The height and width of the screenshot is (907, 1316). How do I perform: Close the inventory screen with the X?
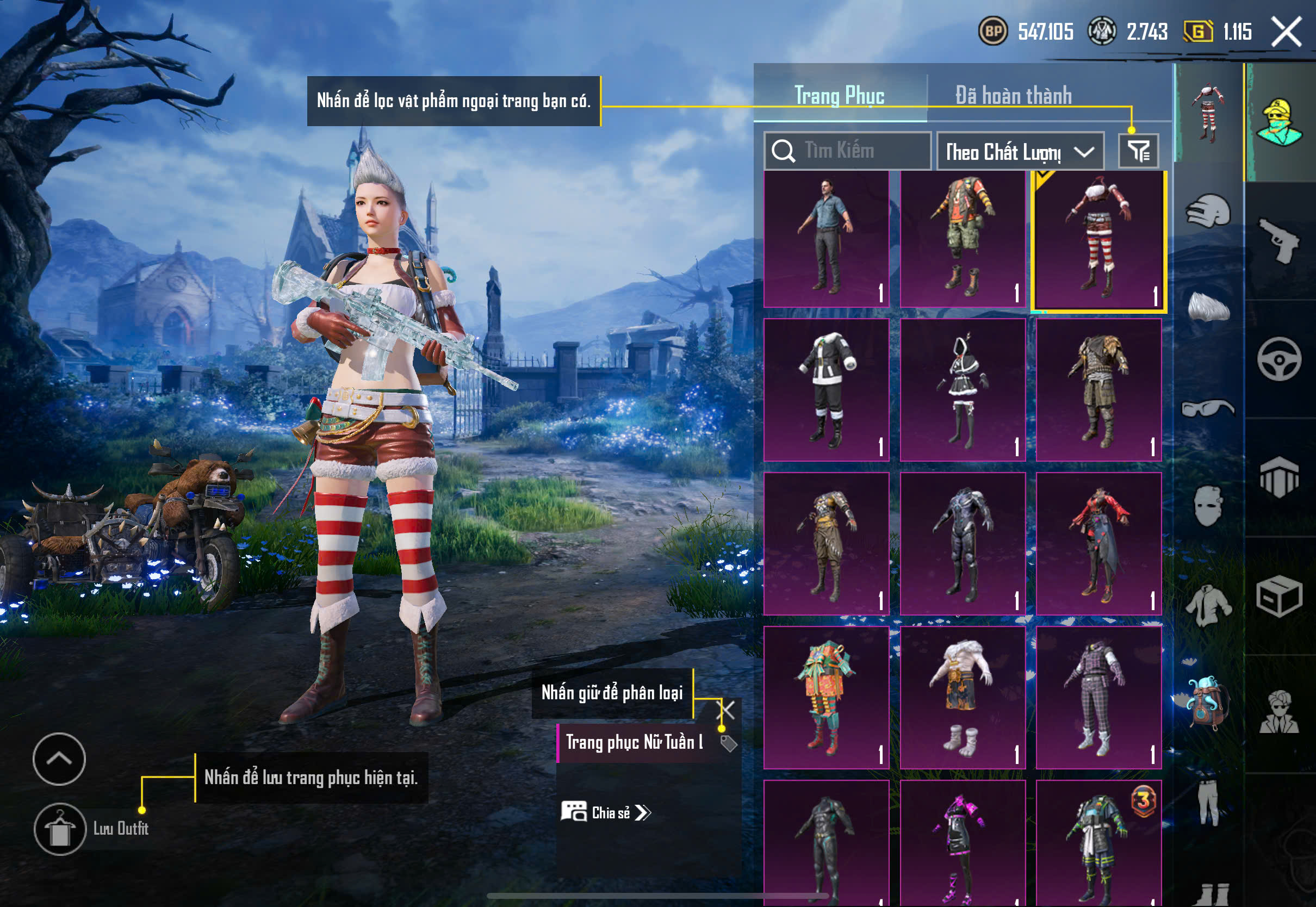click(1286, 31)
